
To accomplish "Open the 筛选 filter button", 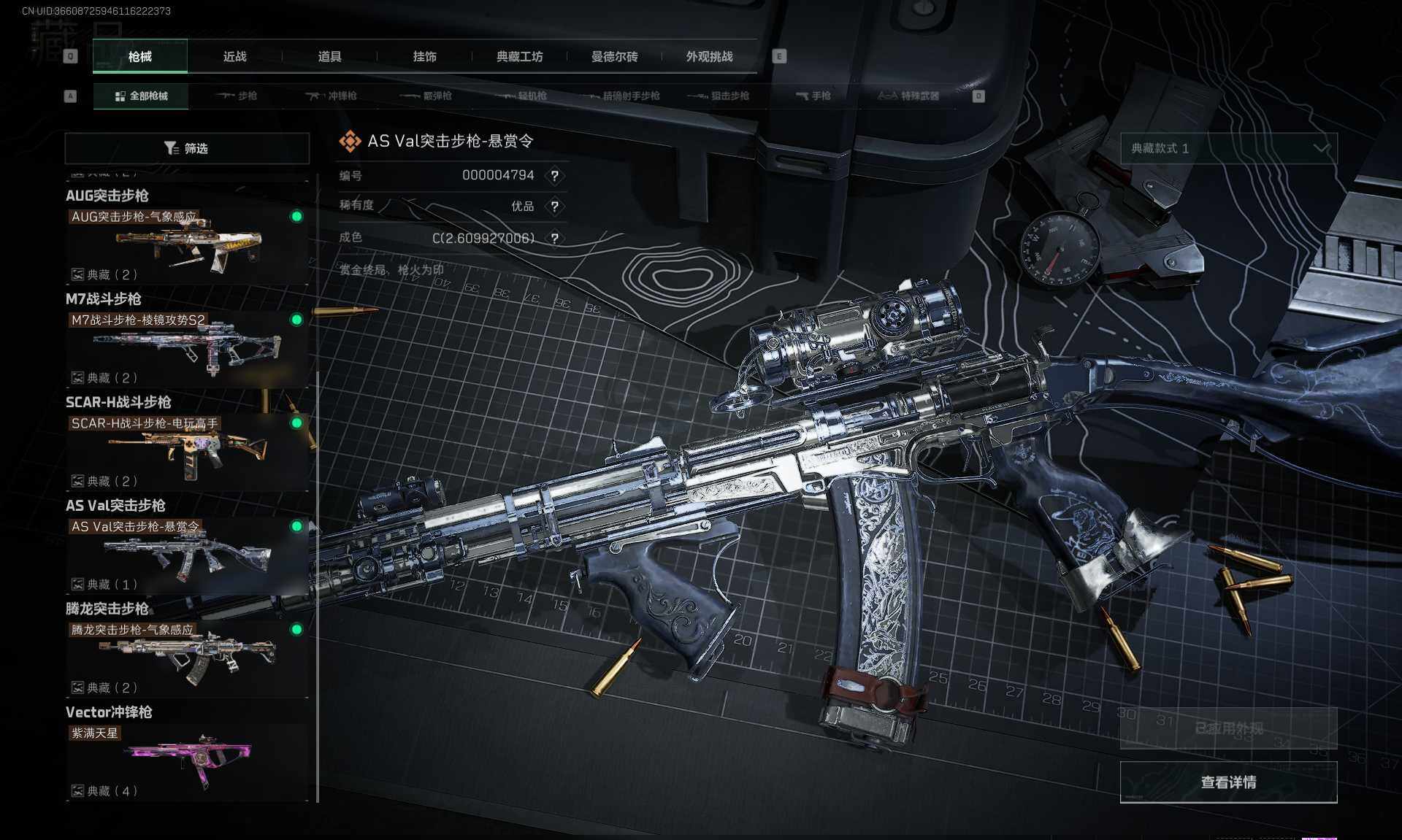I will (187, 148).
